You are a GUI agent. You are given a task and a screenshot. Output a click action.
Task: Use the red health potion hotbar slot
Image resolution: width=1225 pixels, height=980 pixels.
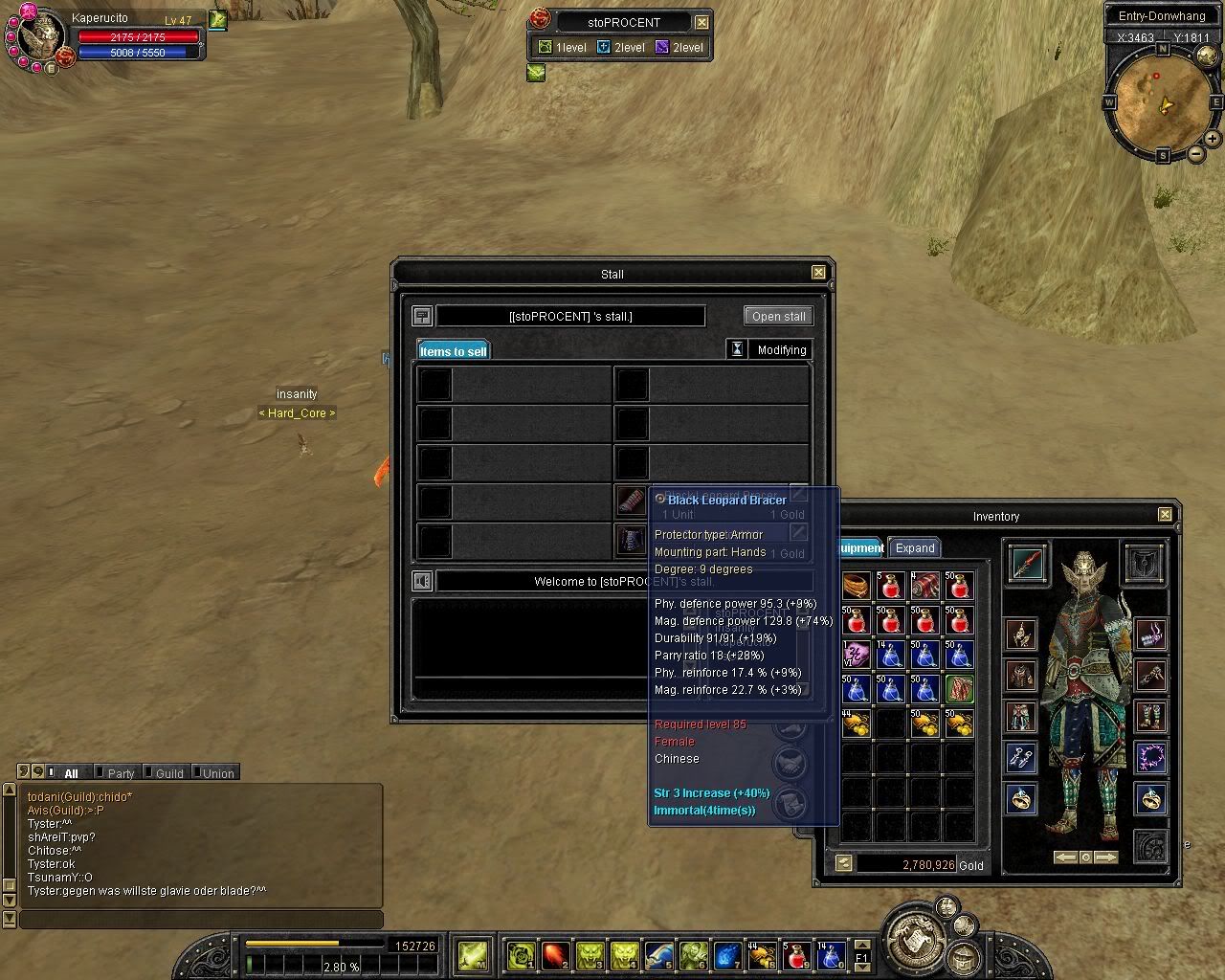click(x=796, y=954)
